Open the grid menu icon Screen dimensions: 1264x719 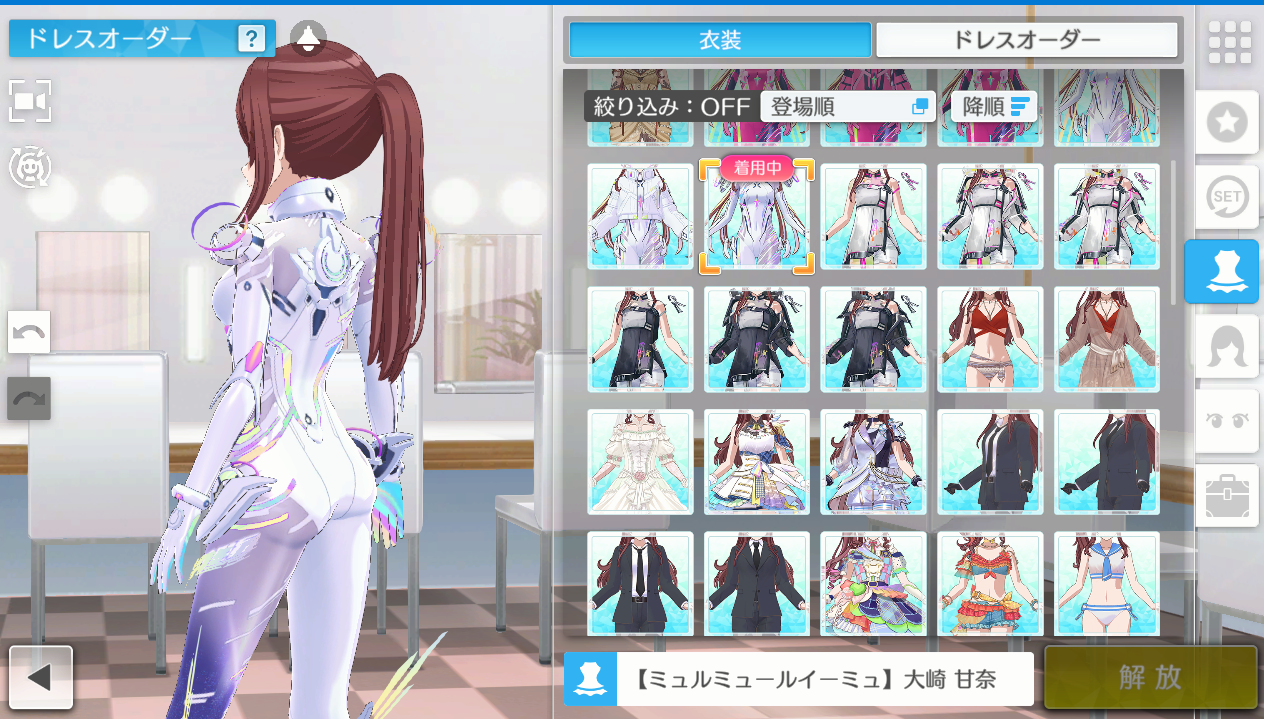tap(1229, 42)
